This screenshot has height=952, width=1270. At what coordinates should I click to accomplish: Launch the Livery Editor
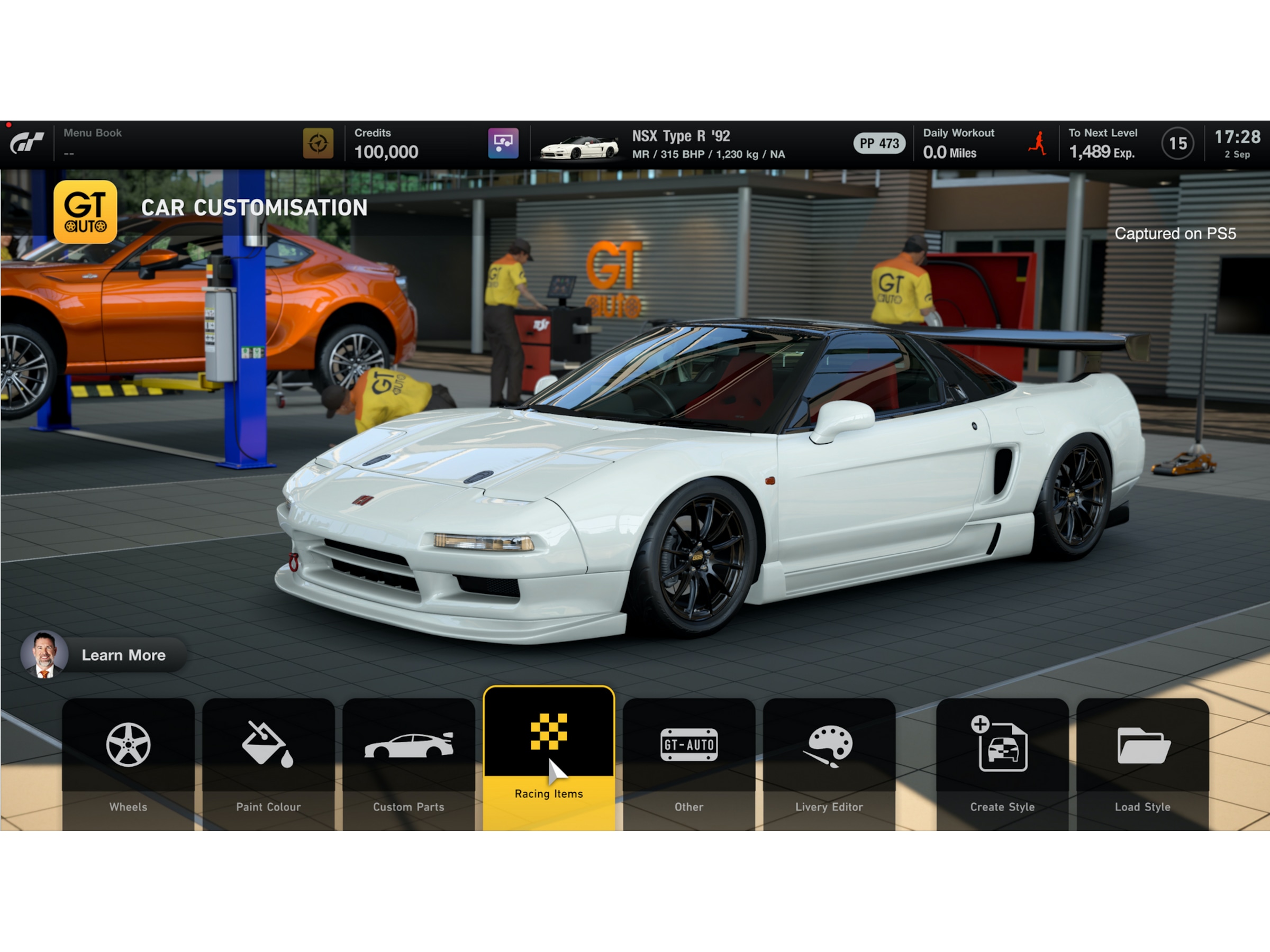[829, 763]
